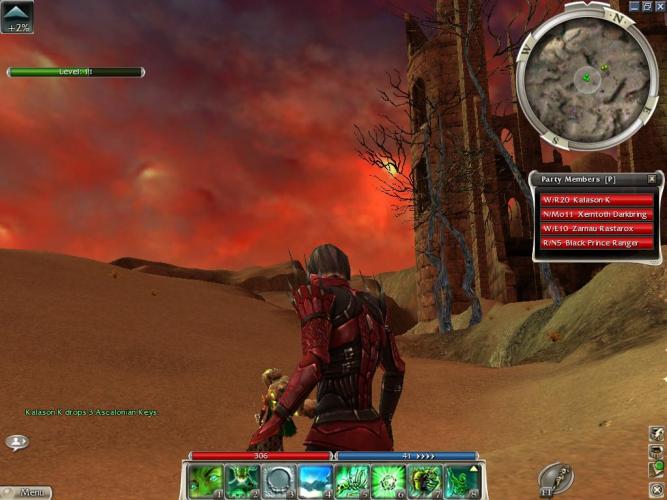Close the Party Members panel

pyautogui.click(x=652, y=179)
